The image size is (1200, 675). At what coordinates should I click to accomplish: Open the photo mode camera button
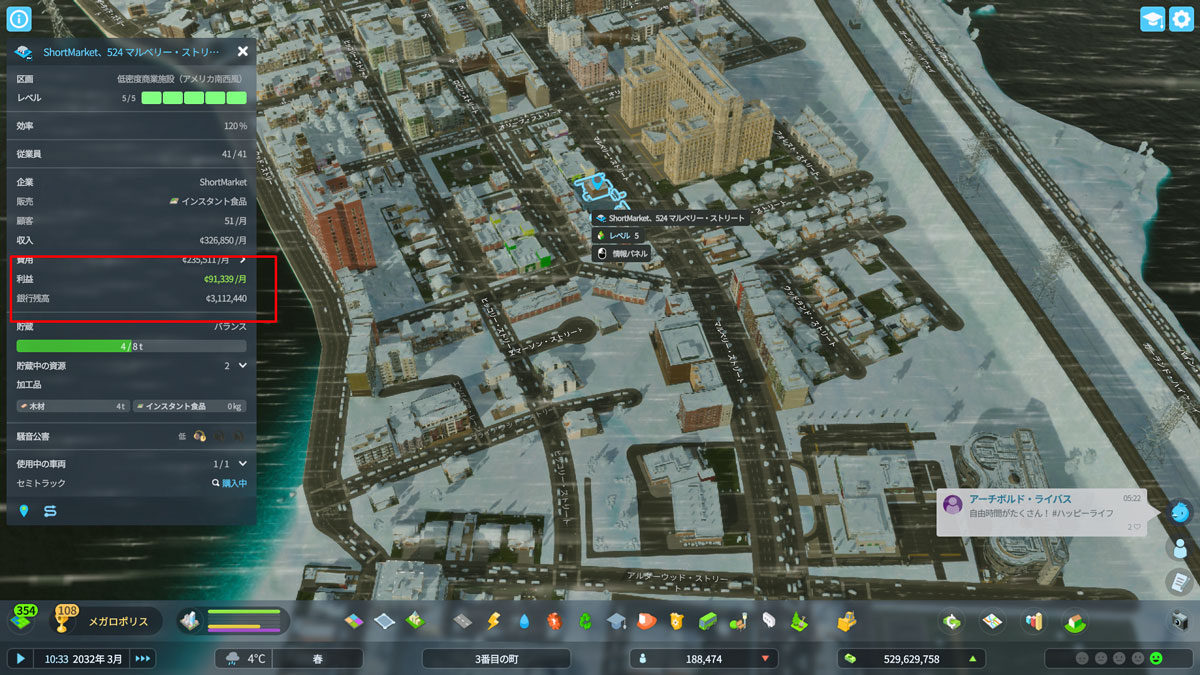[x=1180, y=621]
